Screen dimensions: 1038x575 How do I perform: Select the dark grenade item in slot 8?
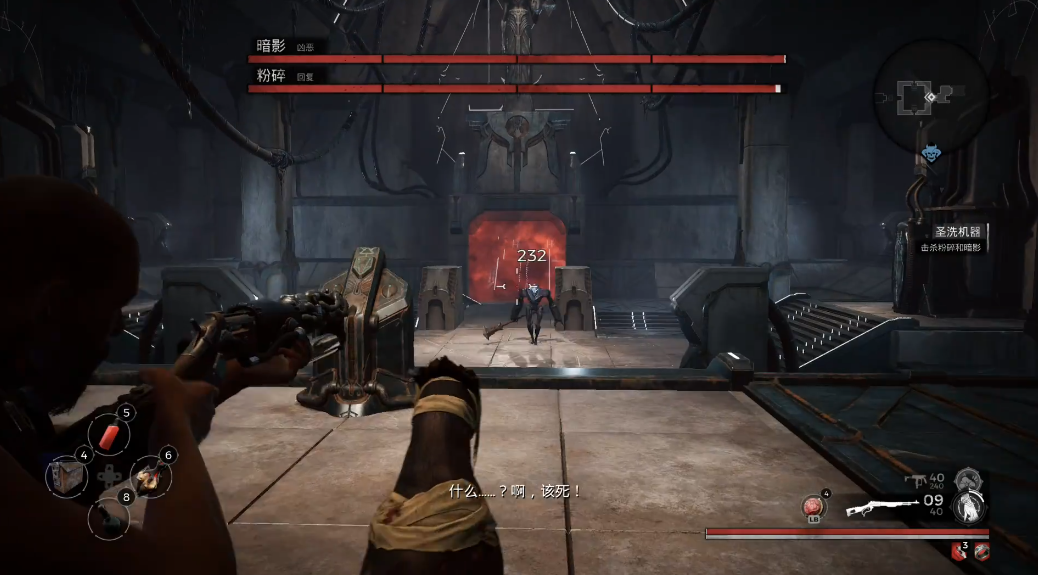[x=110, y=516]
